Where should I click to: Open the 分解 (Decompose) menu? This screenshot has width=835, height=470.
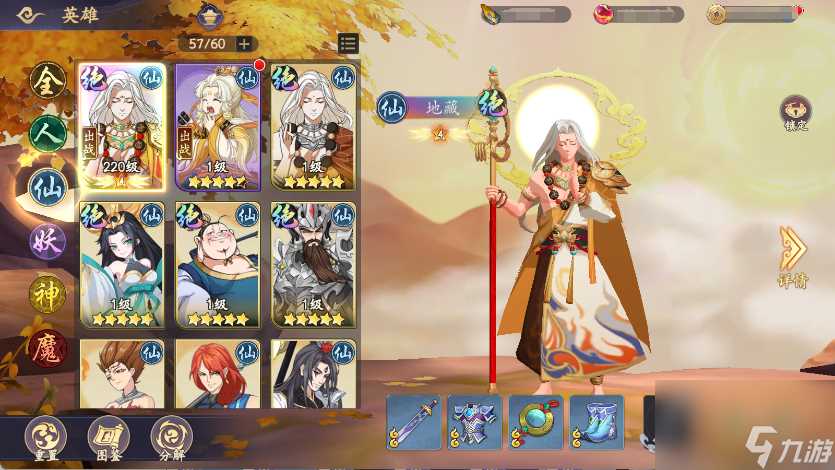tap(172, 437)
